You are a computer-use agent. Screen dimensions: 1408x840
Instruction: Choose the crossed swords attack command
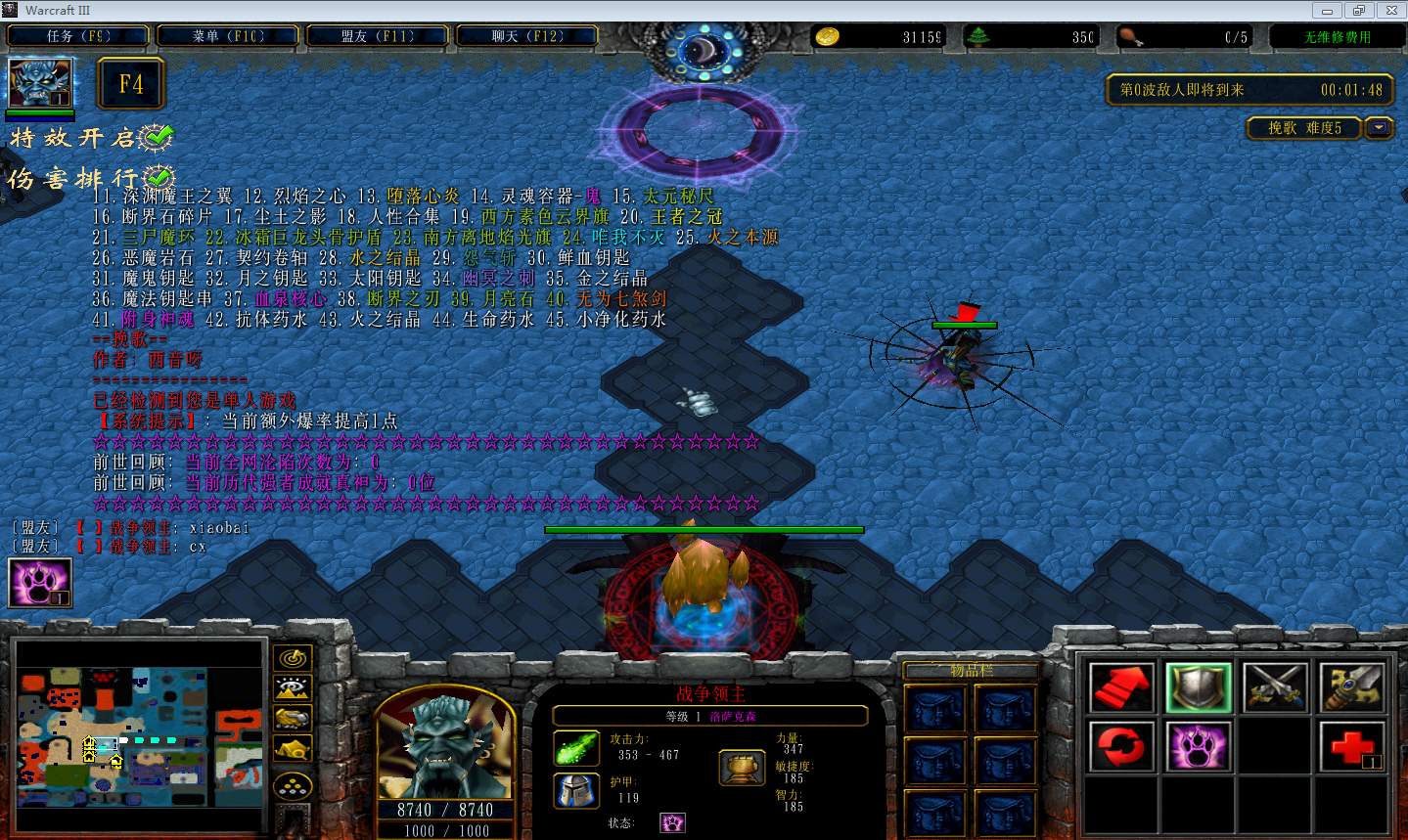1276,686
